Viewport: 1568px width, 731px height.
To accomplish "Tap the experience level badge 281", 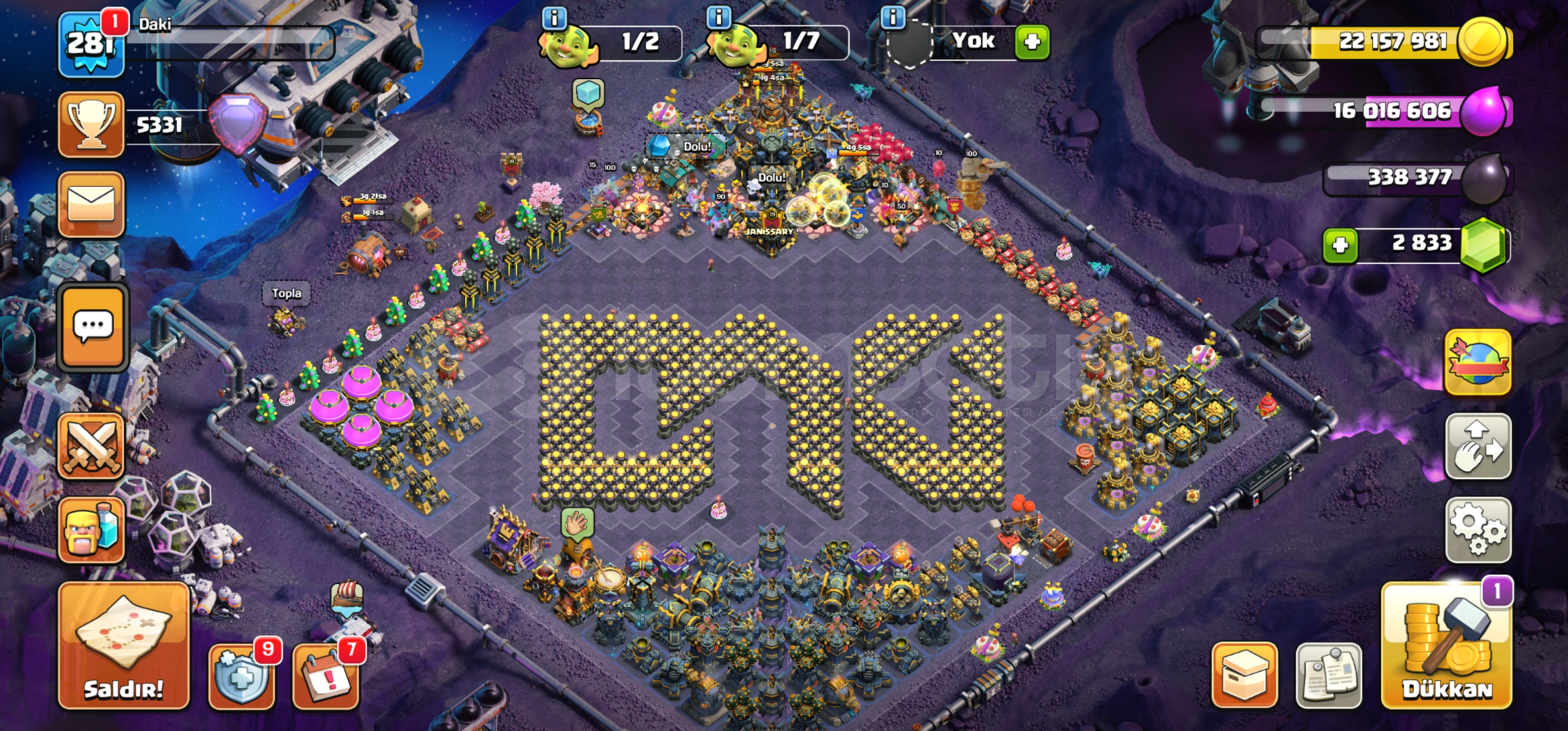I will [89, 41].
